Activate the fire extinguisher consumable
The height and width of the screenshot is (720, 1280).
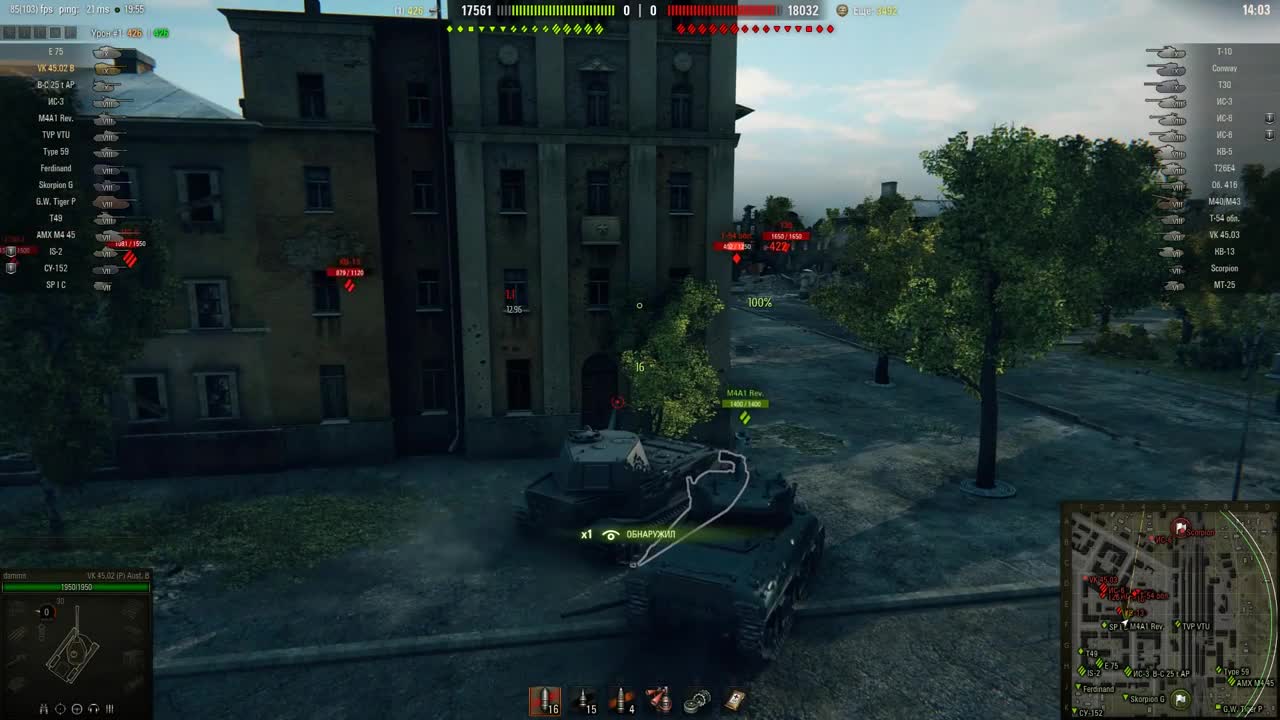coord(660,698)
